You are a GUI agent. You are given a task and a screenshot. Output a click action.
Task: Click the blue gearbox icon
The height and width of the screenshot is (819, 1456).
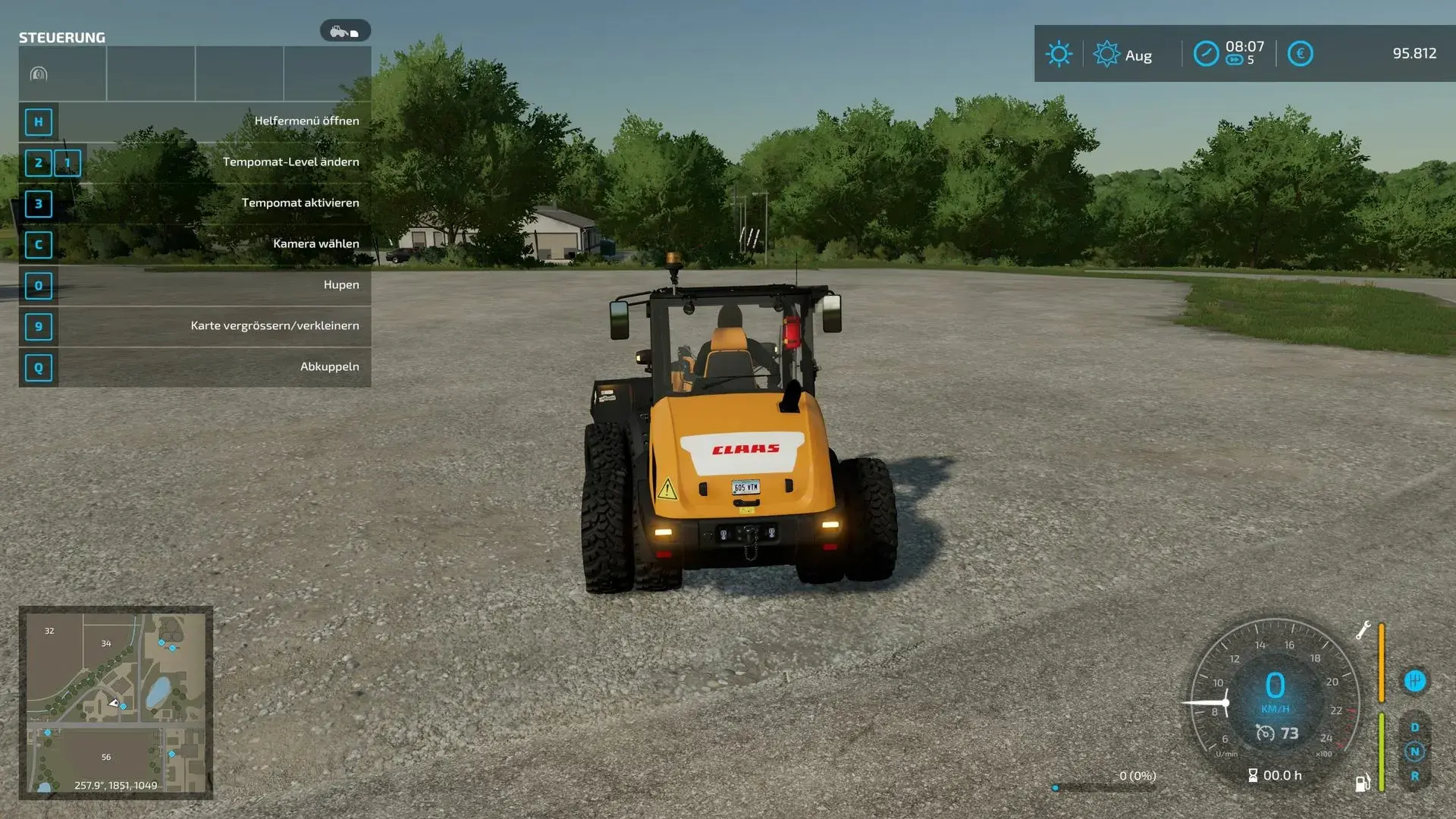coord(1414,681)
